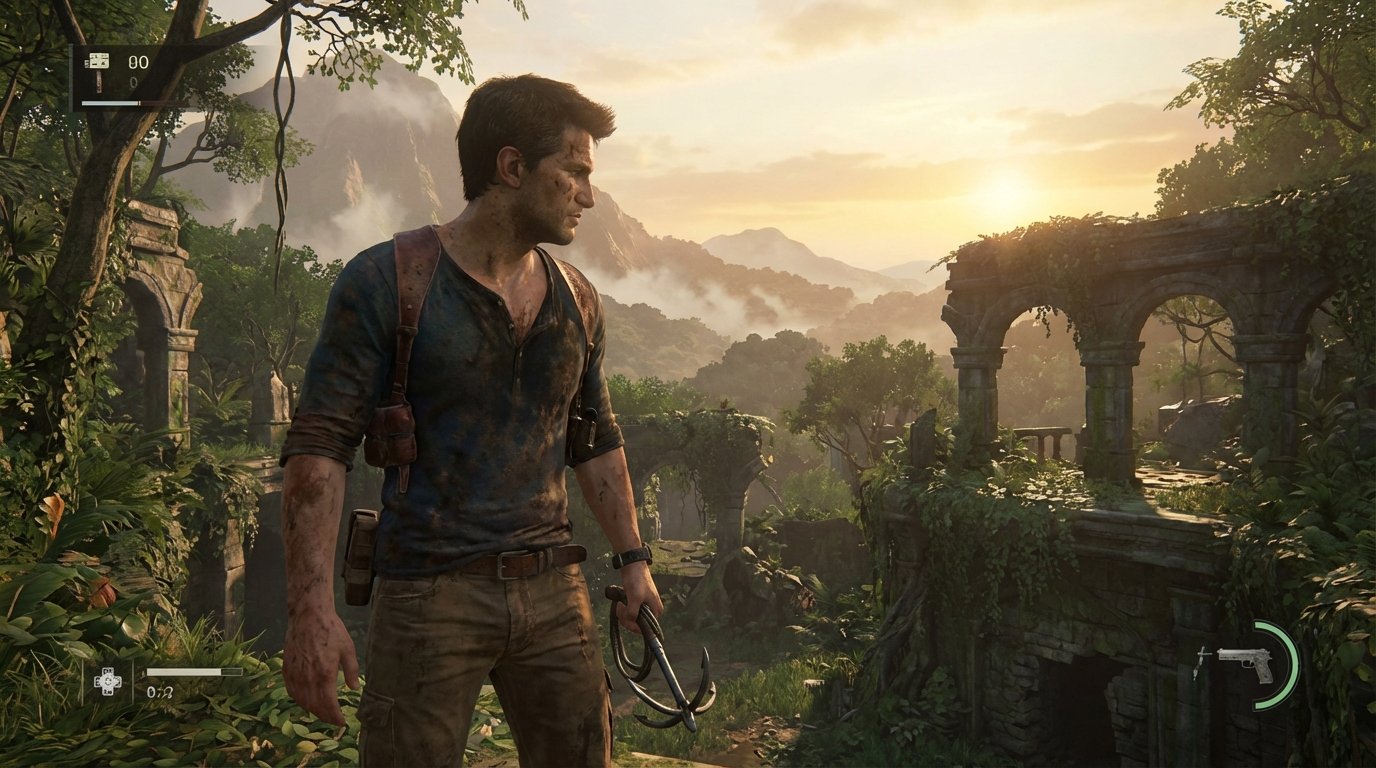
Task: Expand the weapon indicator in the bottom-right corner
Action: tap(1250, 665)
